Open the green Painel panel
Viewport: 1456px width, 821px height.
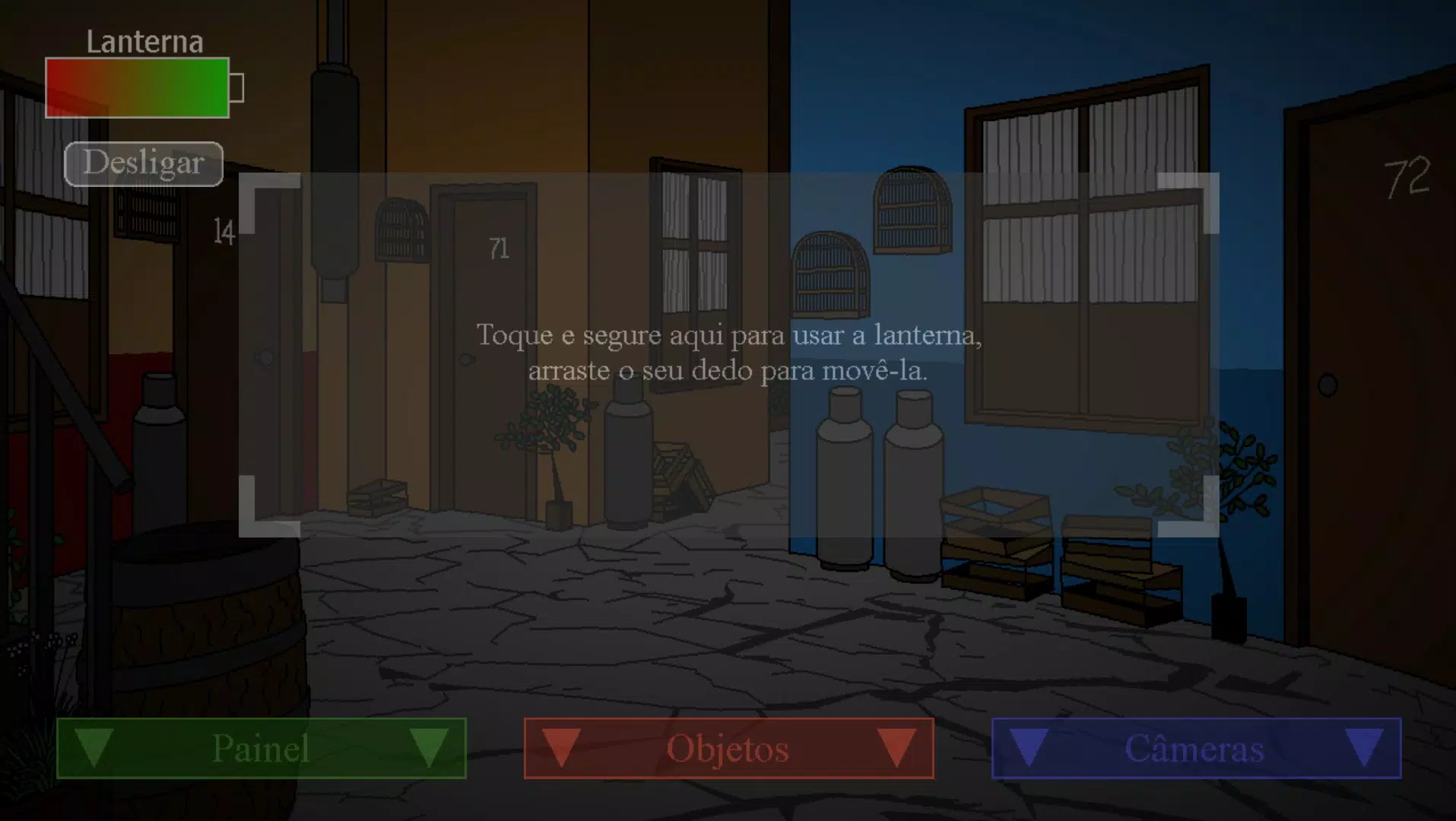(261, 748)
